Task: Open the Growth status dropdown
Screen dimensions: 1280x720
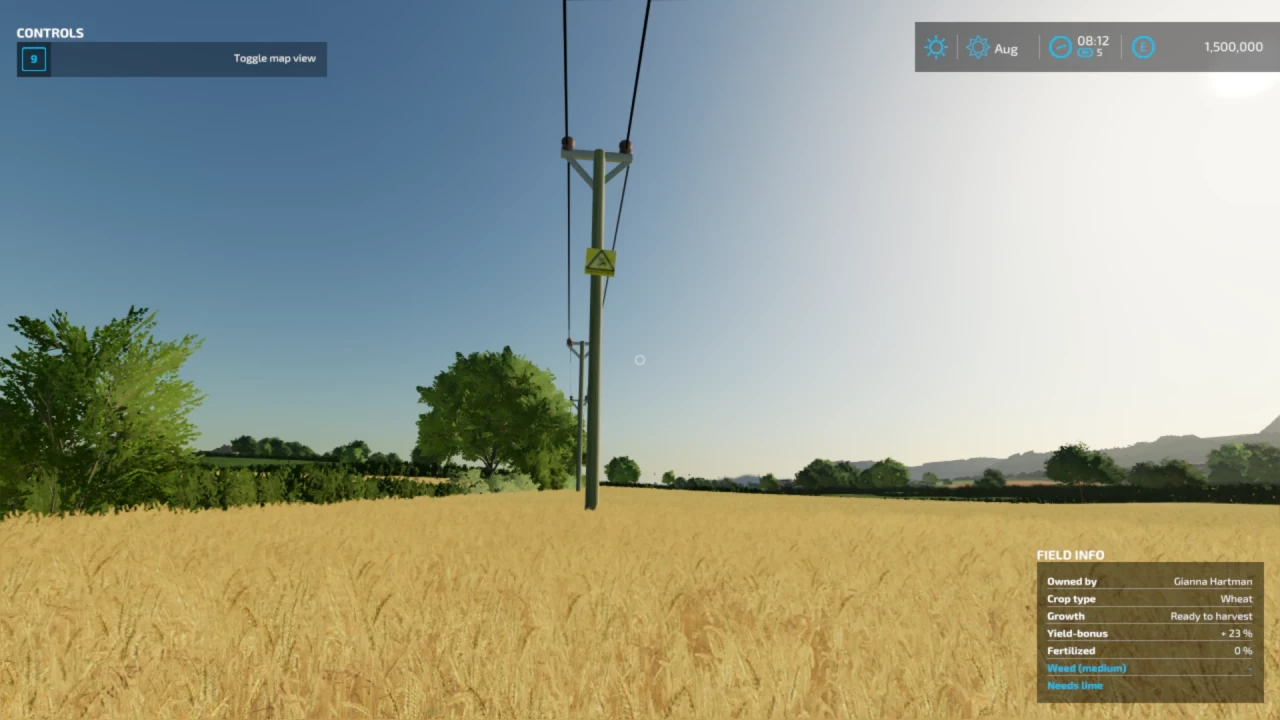Action: (x=1066, y=616)
